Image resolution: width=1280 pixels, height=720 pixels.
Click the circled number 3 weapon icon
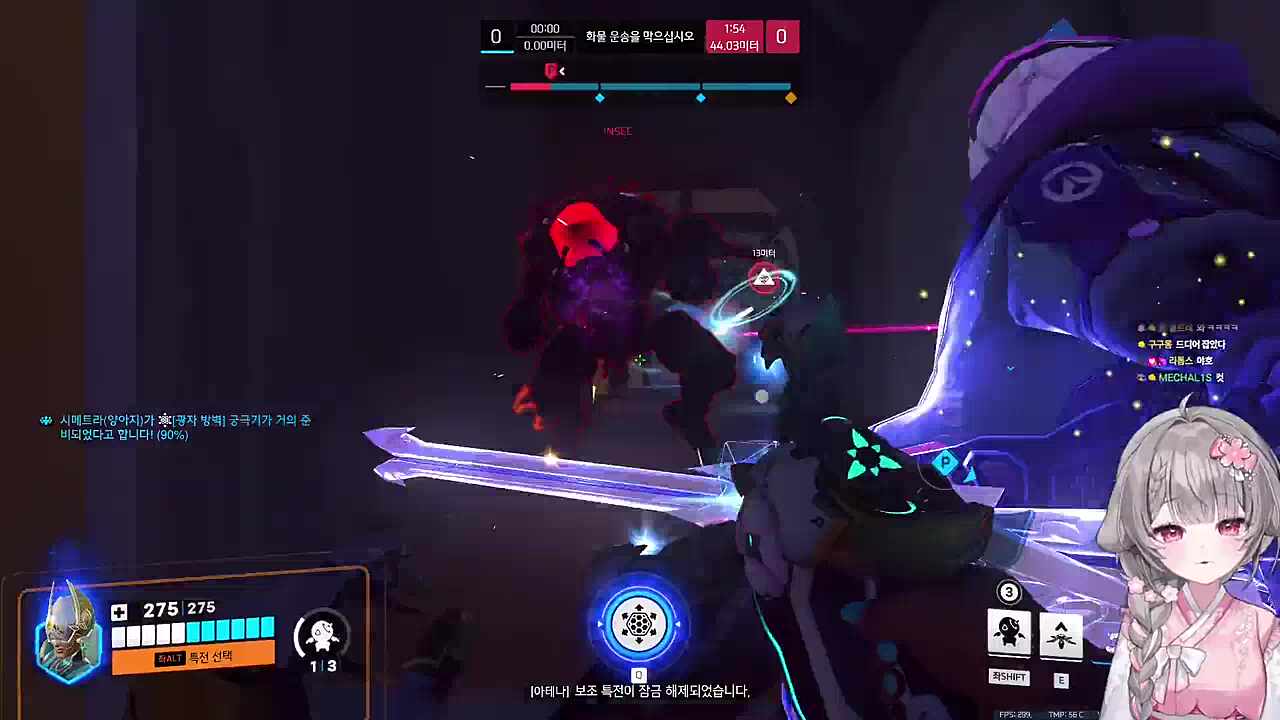(x=1009, y=593)
